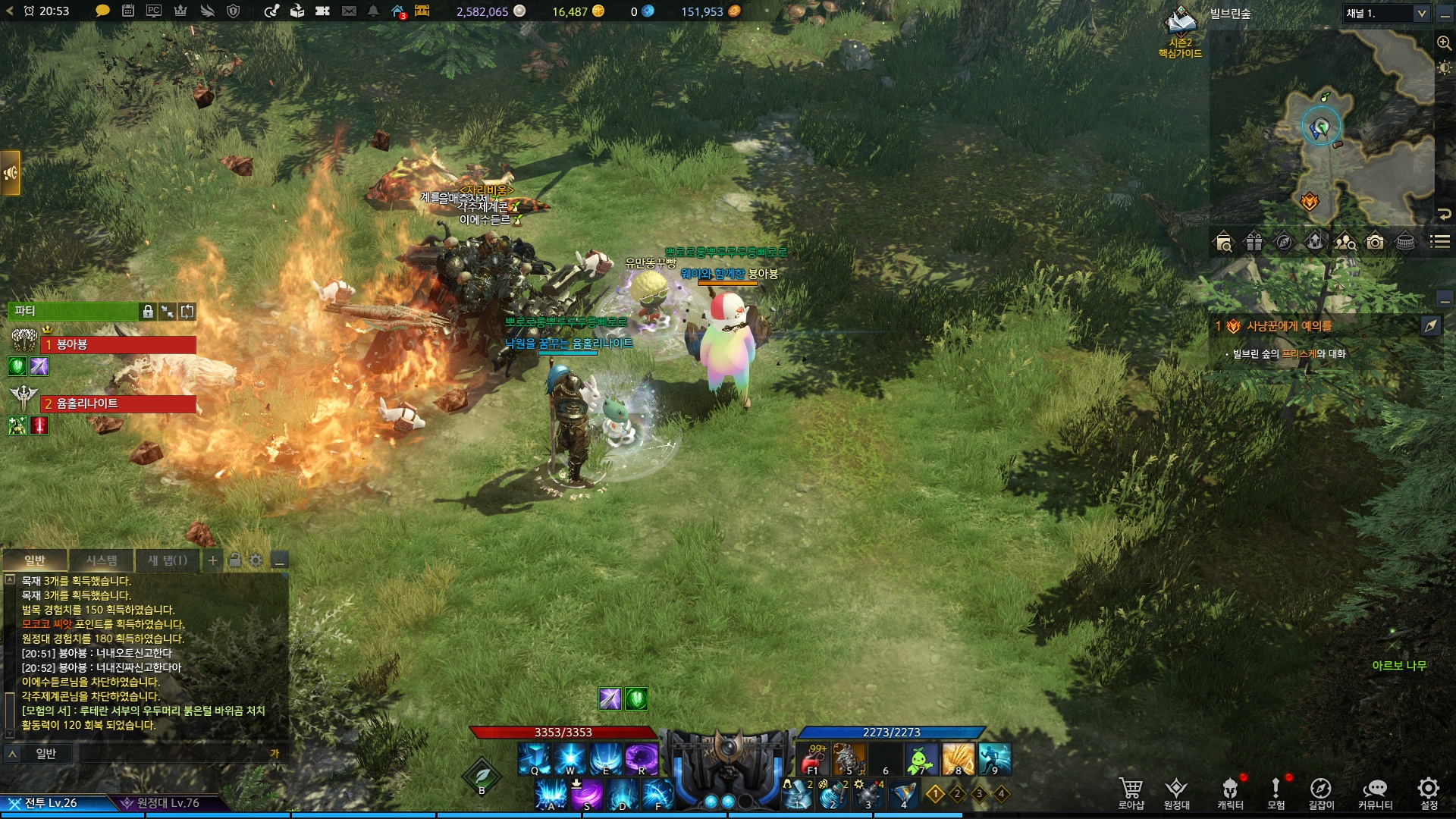Use the green mokoko item in slot 7
This screenshot has height=819, width=1456.
click(x=921, y=758)
